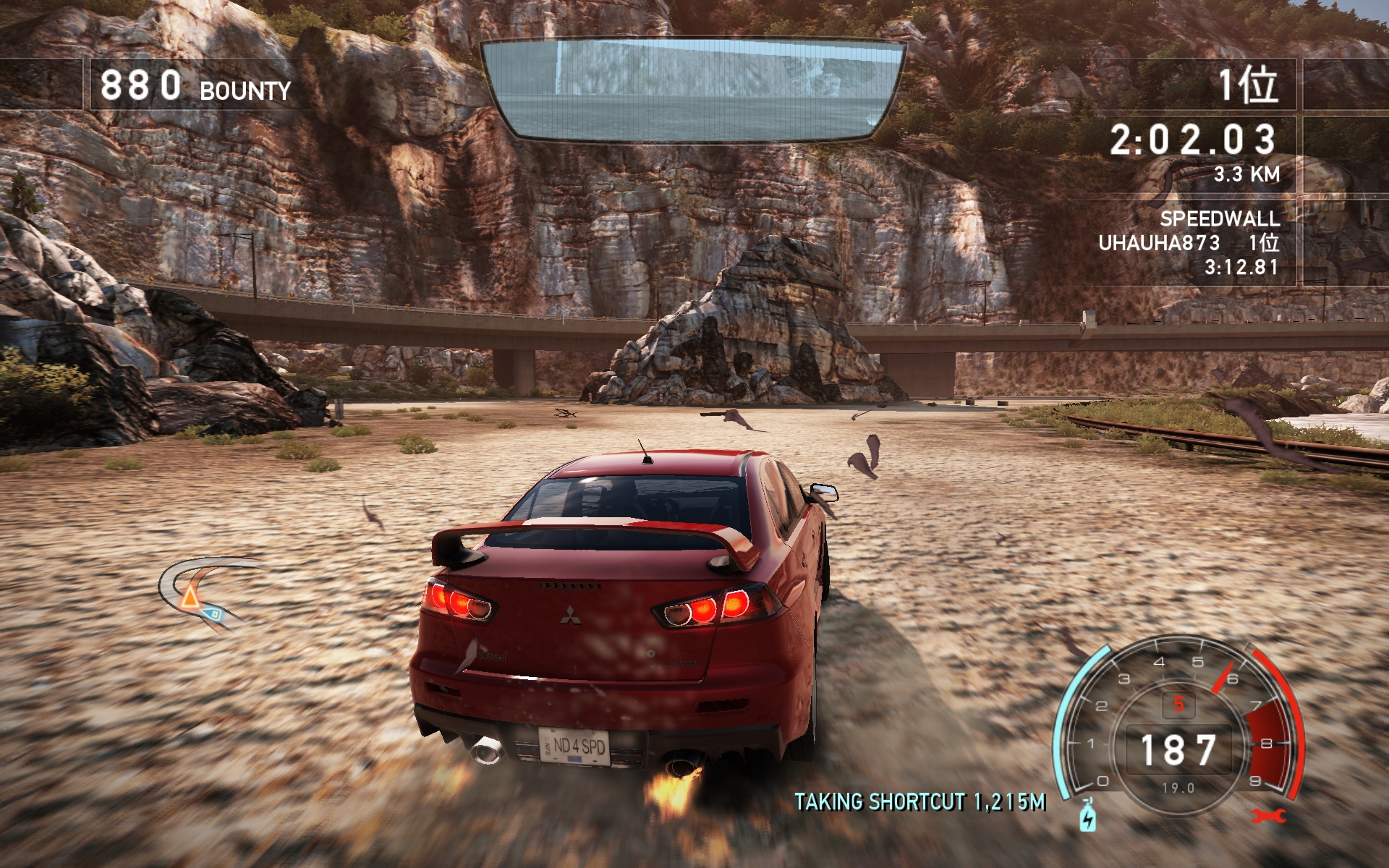Select the nitrous bottle icon
The image size is (1389, 868).
pos(1087,816)
